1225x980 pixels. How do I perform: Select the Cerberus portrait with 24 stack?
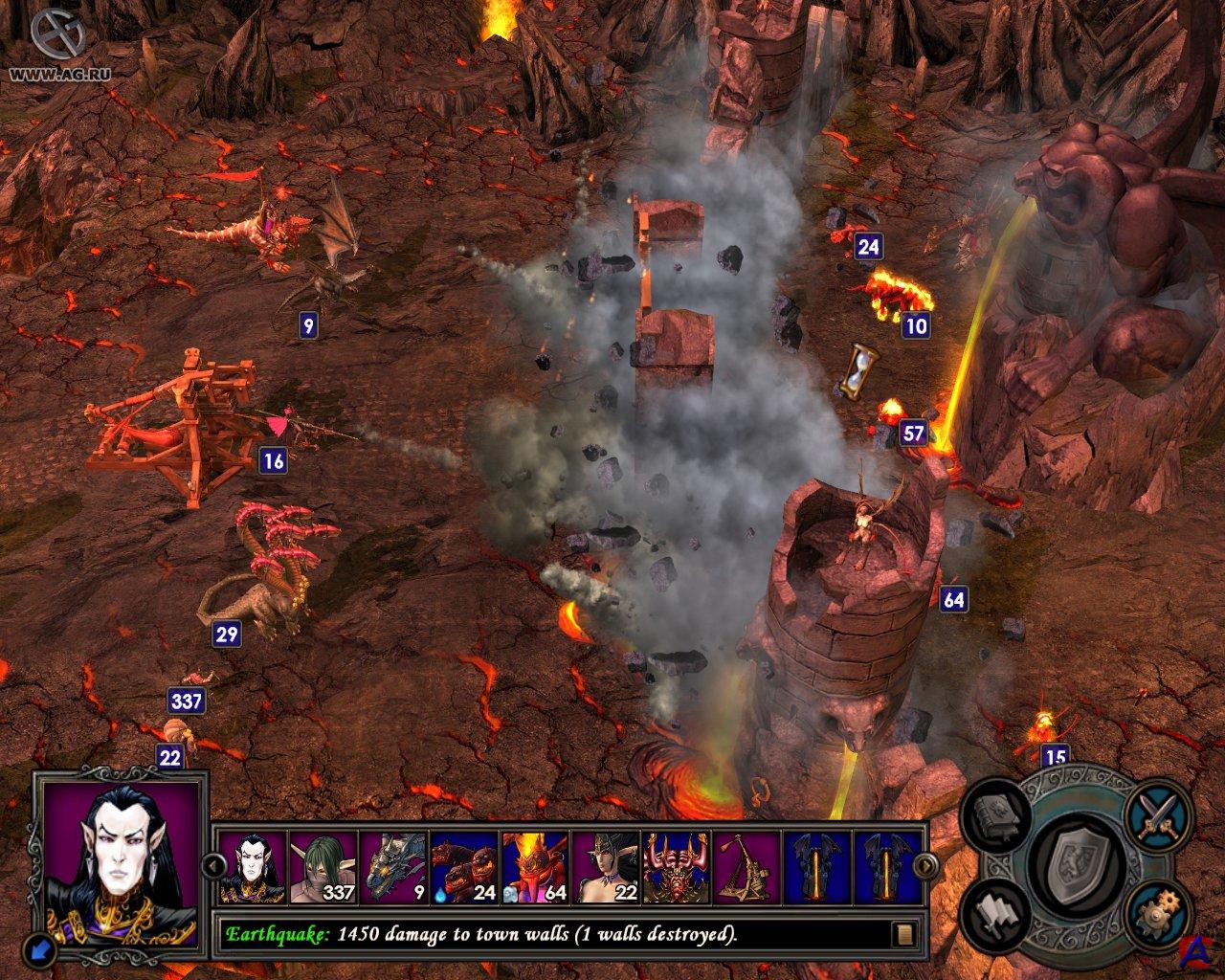464,867
